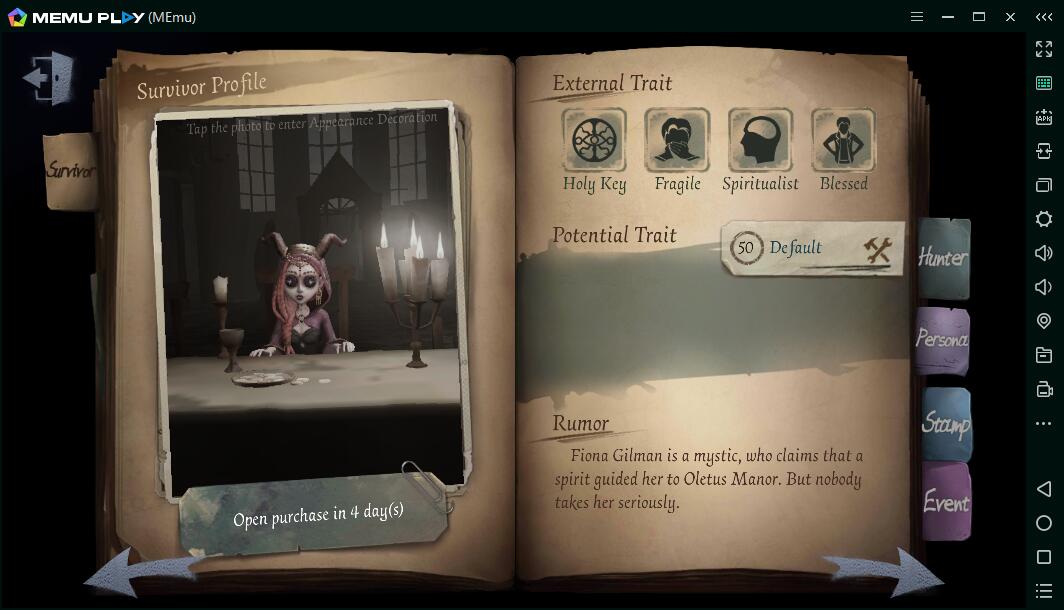Switch to the Survivor tab
The image size is (1064, 610).
coord(70,171)
